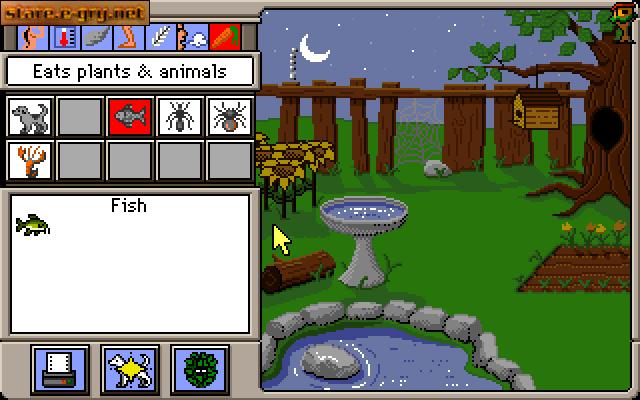Image resolution: width=640 pixels, height=400 pixels.
Task: Open the green leafy face button
Action: tap(200, 367)
